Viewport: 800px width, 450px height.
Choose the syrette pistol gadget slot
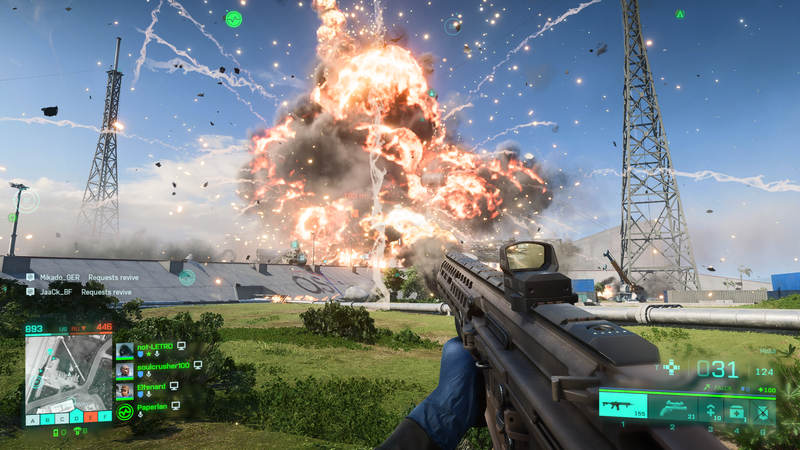click(712, 407)
